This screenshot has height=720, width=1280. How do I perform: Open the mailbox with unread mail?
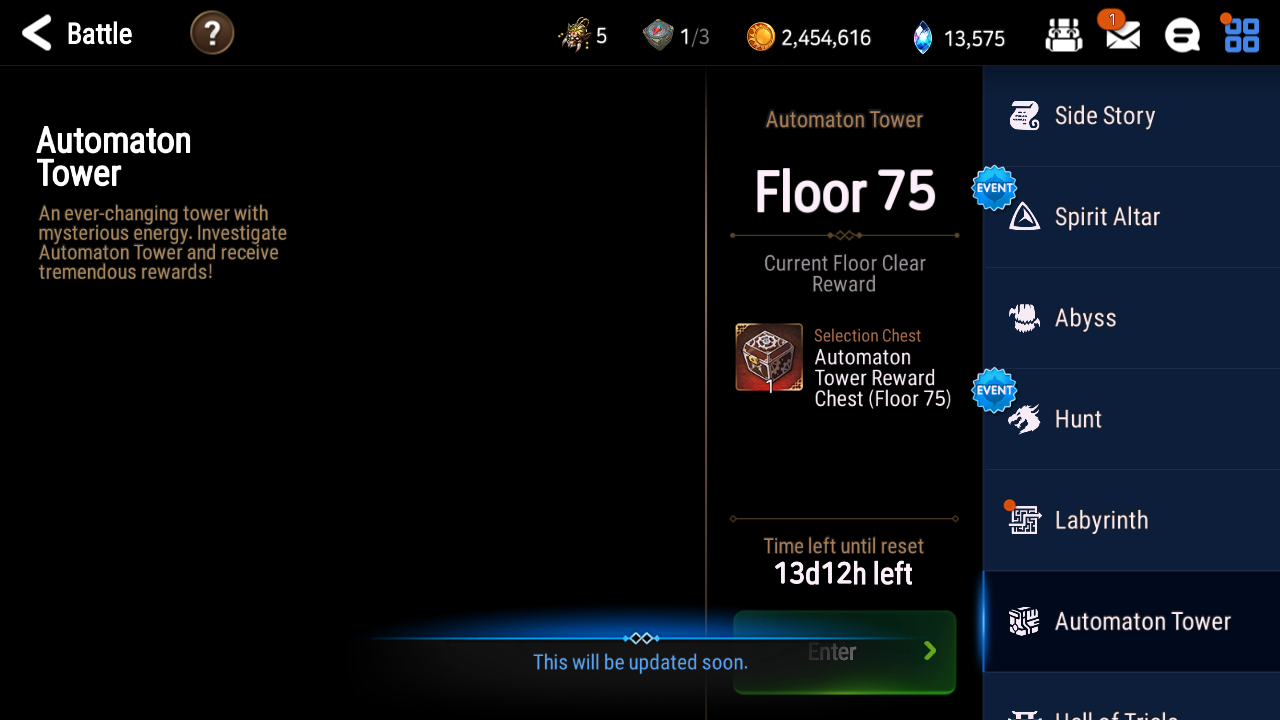[x=1122, y=33]
